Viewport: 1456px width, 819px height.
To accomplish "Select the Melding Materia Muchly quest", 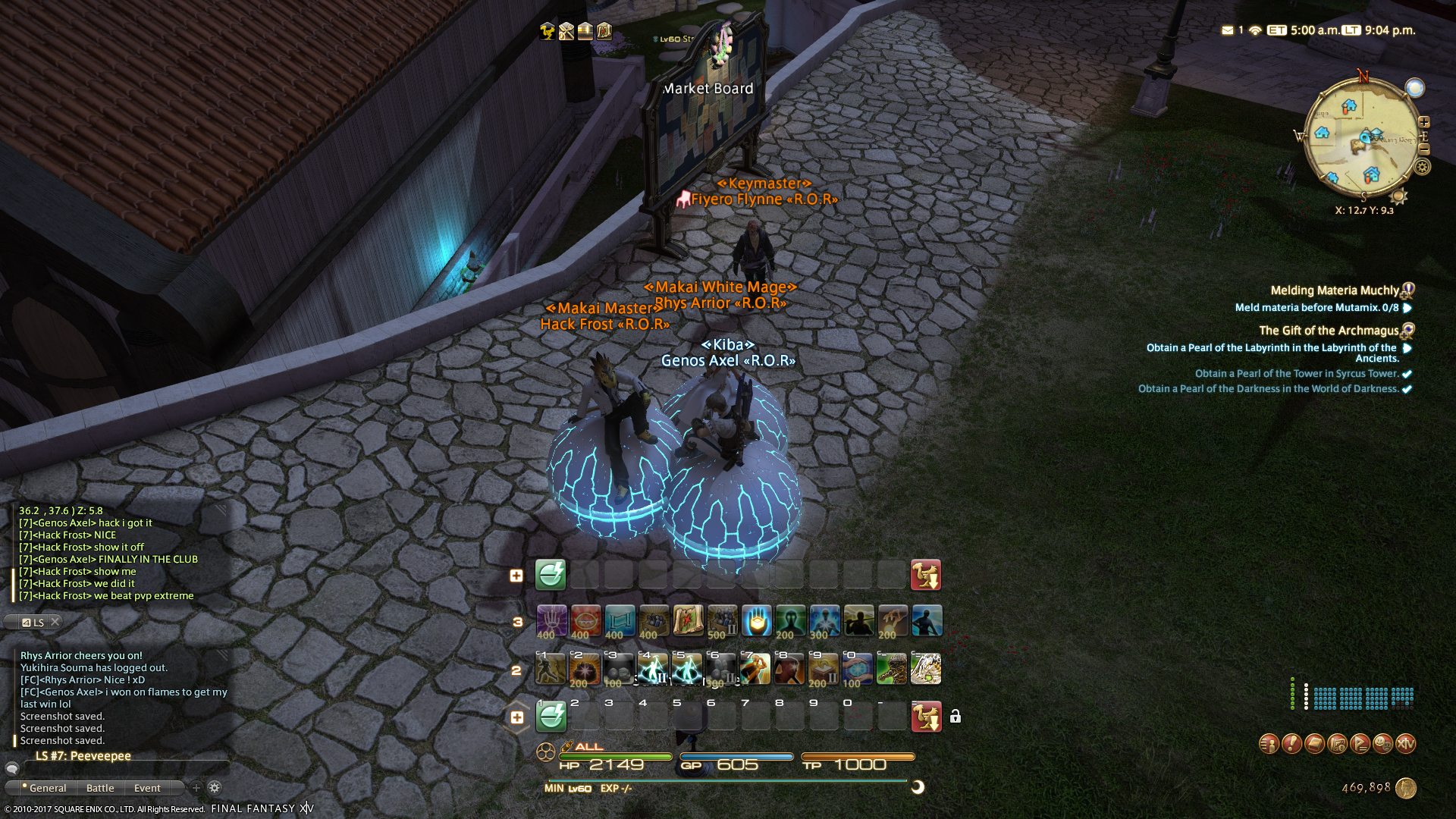I will (1334, 290).
